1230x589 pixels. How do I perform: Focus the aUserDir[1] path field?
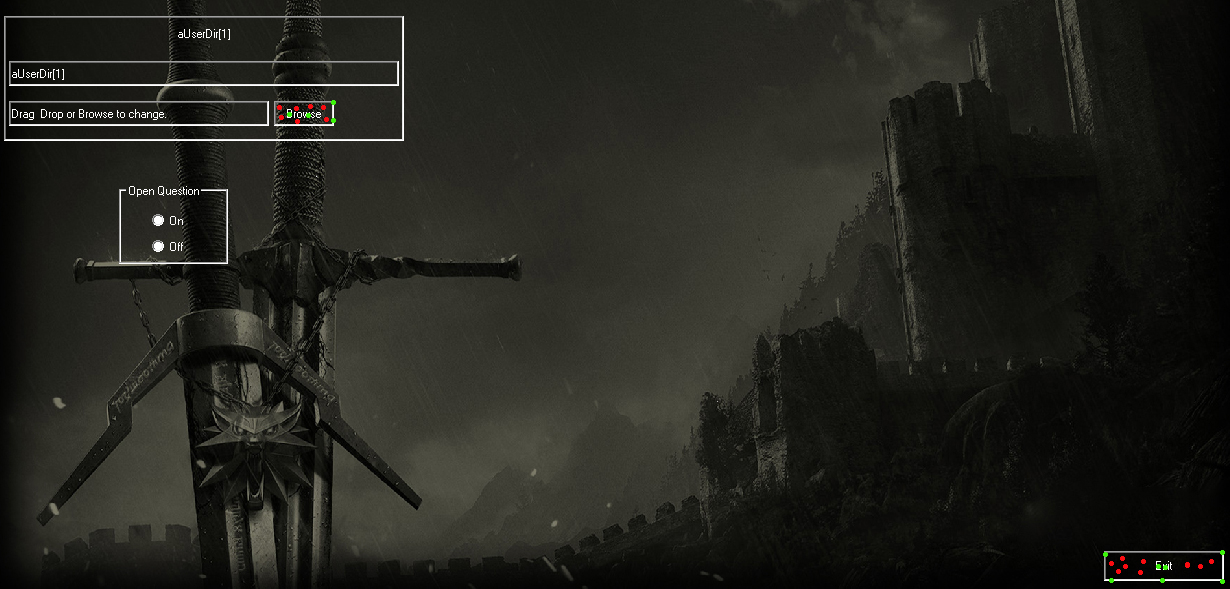203,74
